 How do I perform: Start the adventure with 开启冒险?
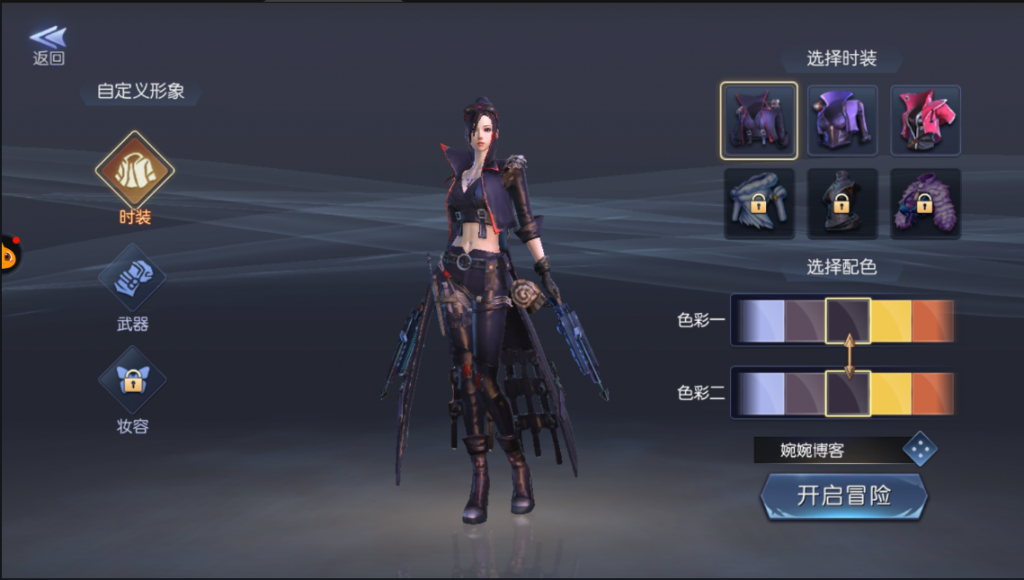[844, 496]
